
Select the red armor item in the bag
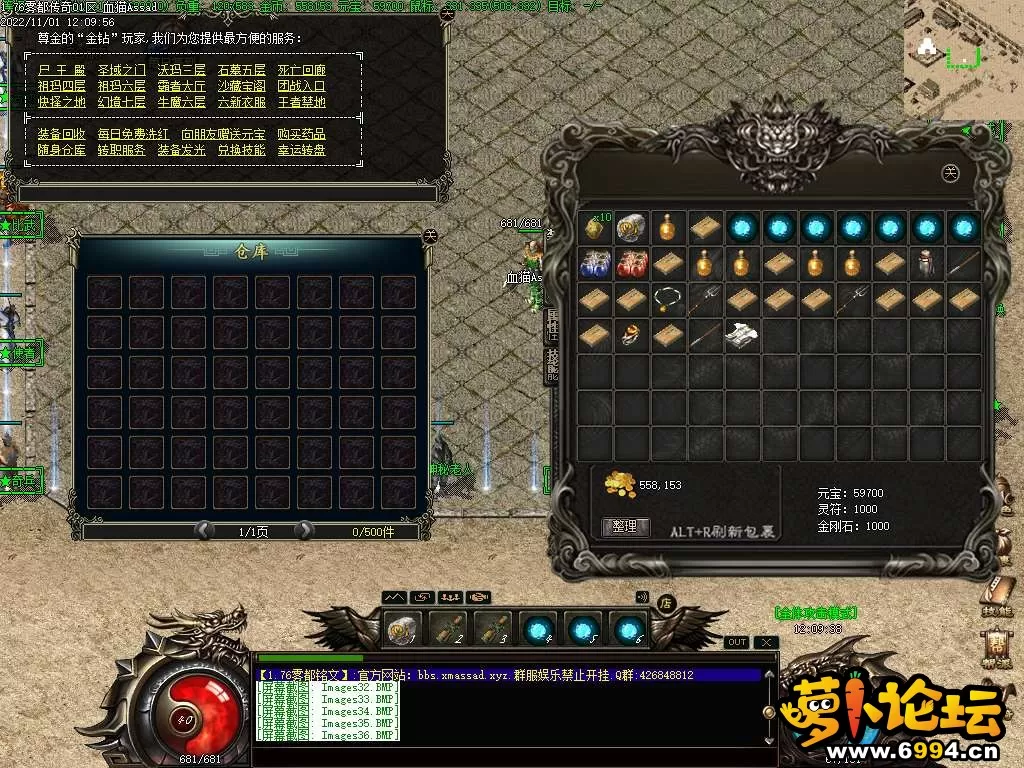(x=631, y=264)
